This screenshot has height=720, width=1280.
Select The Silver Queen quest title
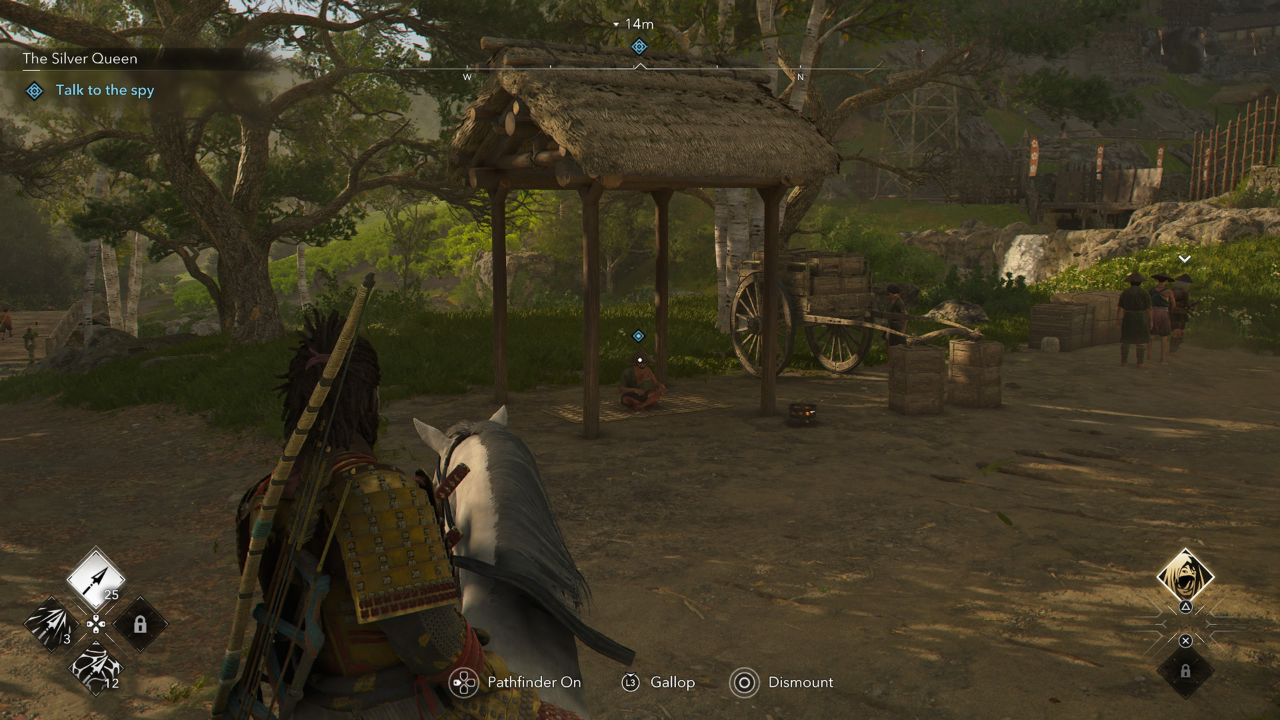click(x=80, y=58)
